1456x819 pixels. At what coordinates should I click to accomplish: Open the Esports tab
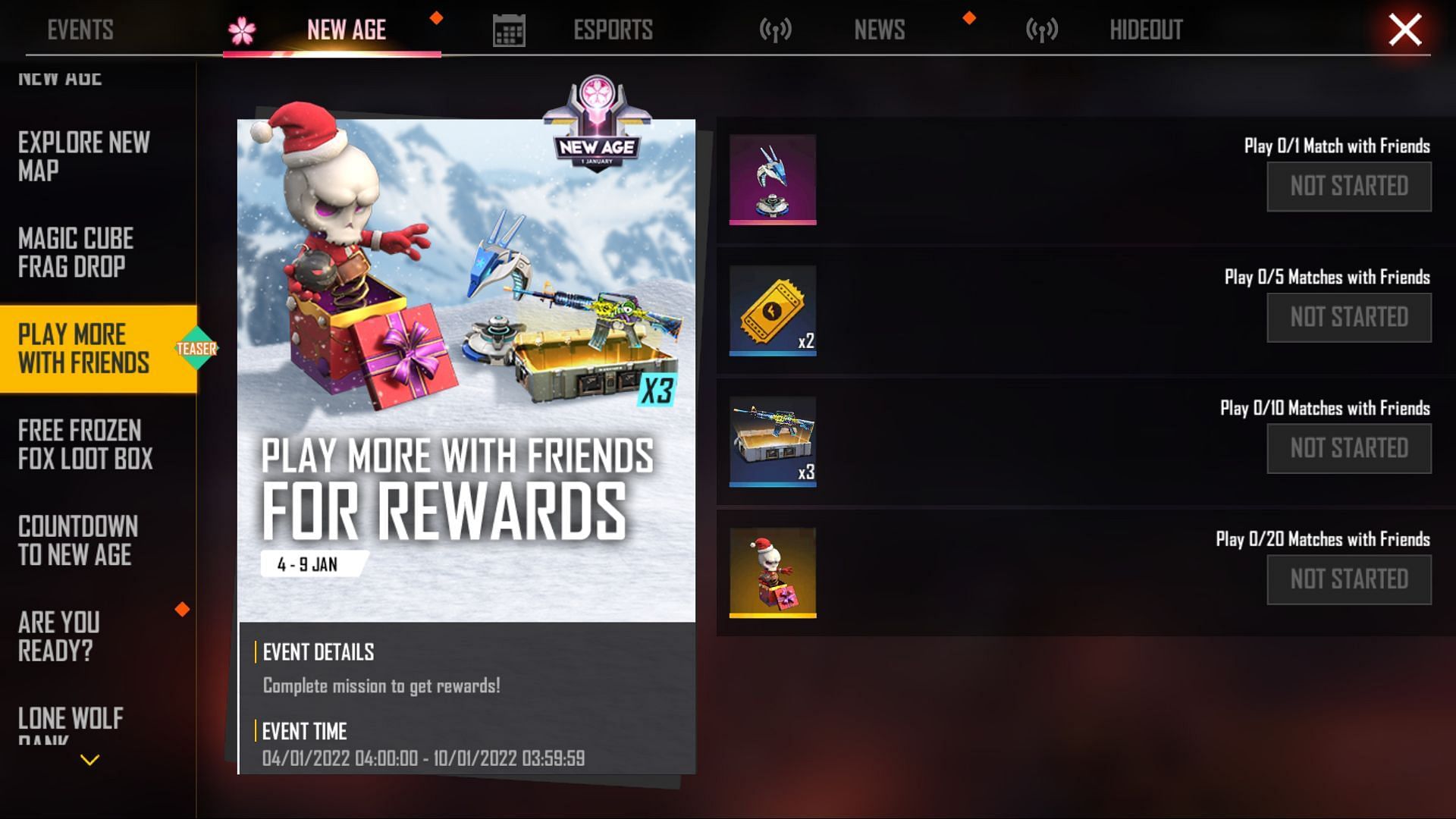point(612,30)
